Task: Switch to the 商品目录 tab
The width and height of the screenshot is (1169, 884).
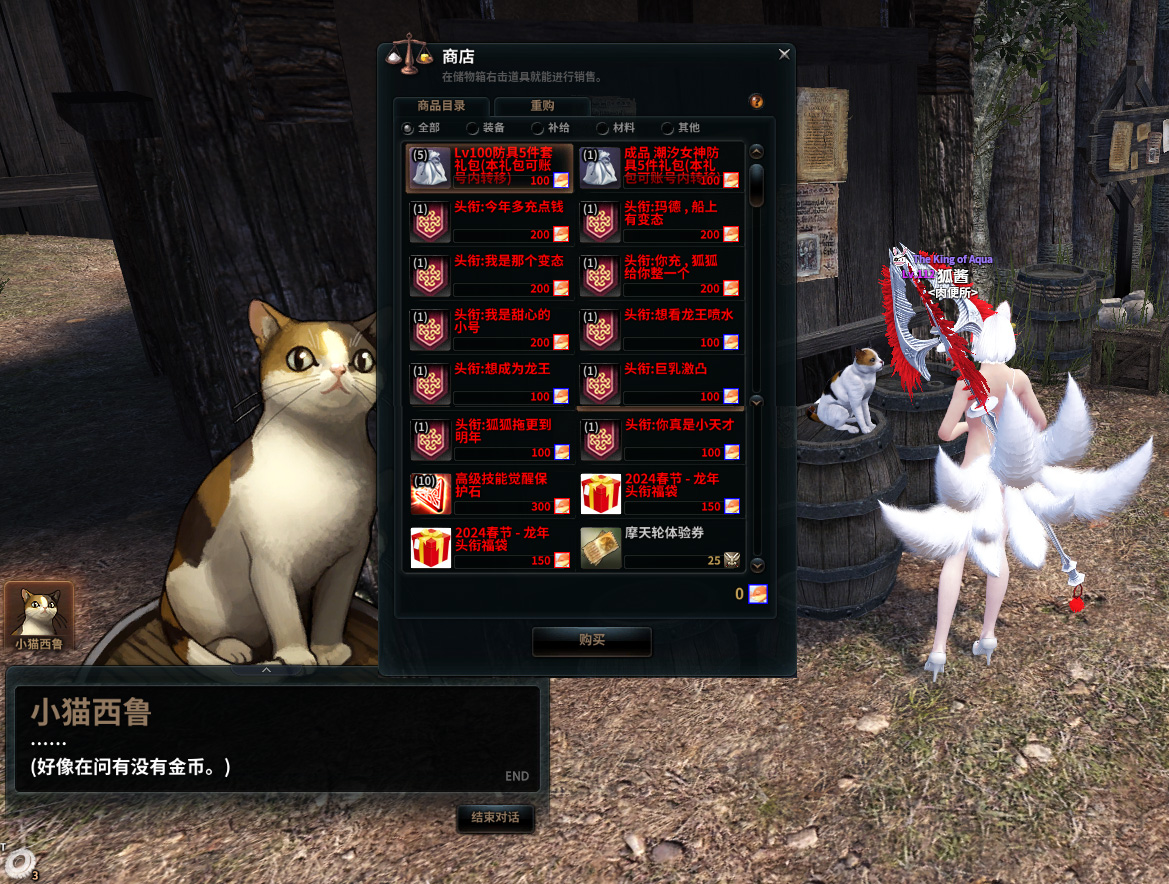Action: click(441, 106)
